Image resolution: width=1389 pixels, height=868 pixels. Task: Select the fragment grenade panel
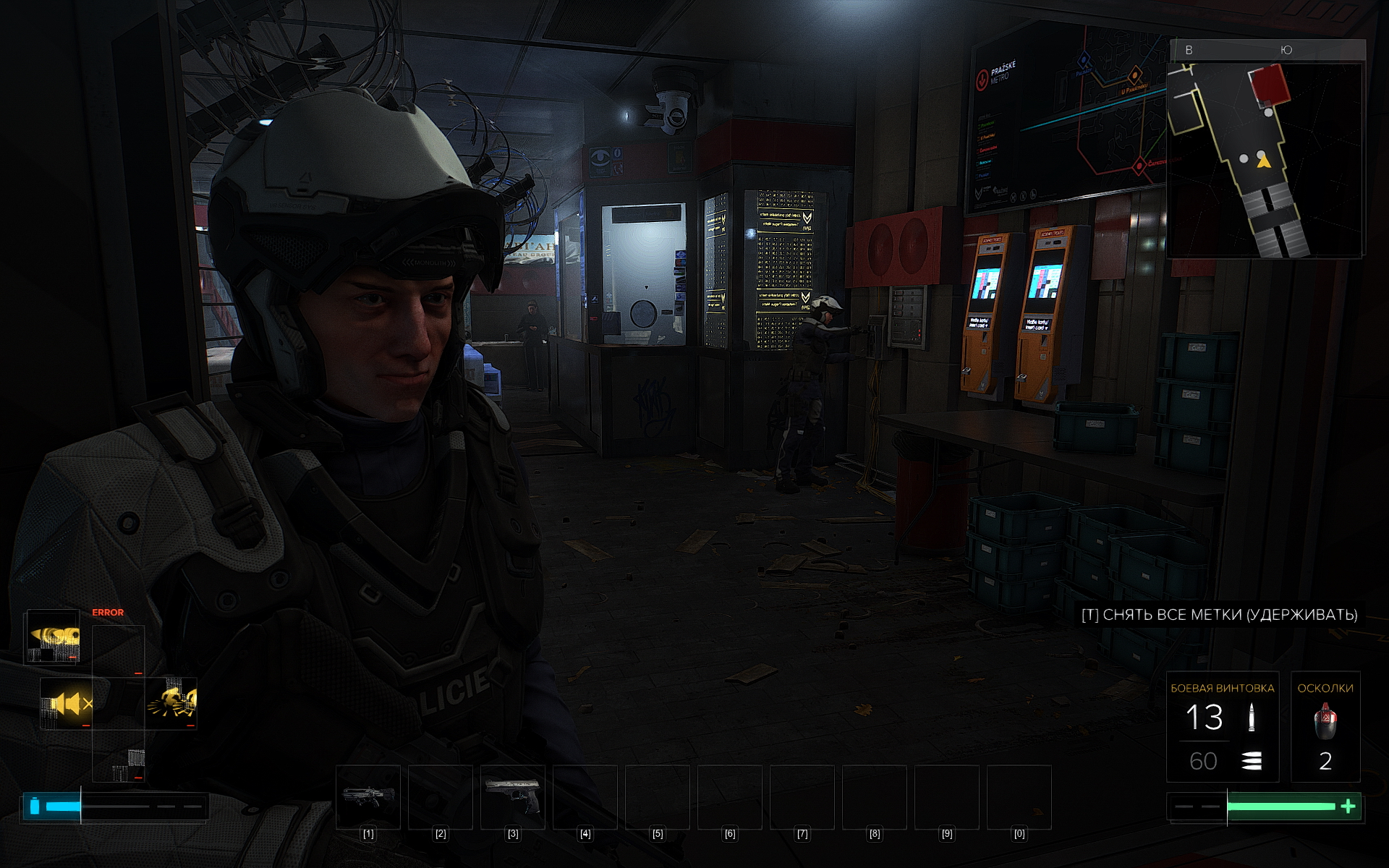pyautogui.click(x=1325, y=727)
